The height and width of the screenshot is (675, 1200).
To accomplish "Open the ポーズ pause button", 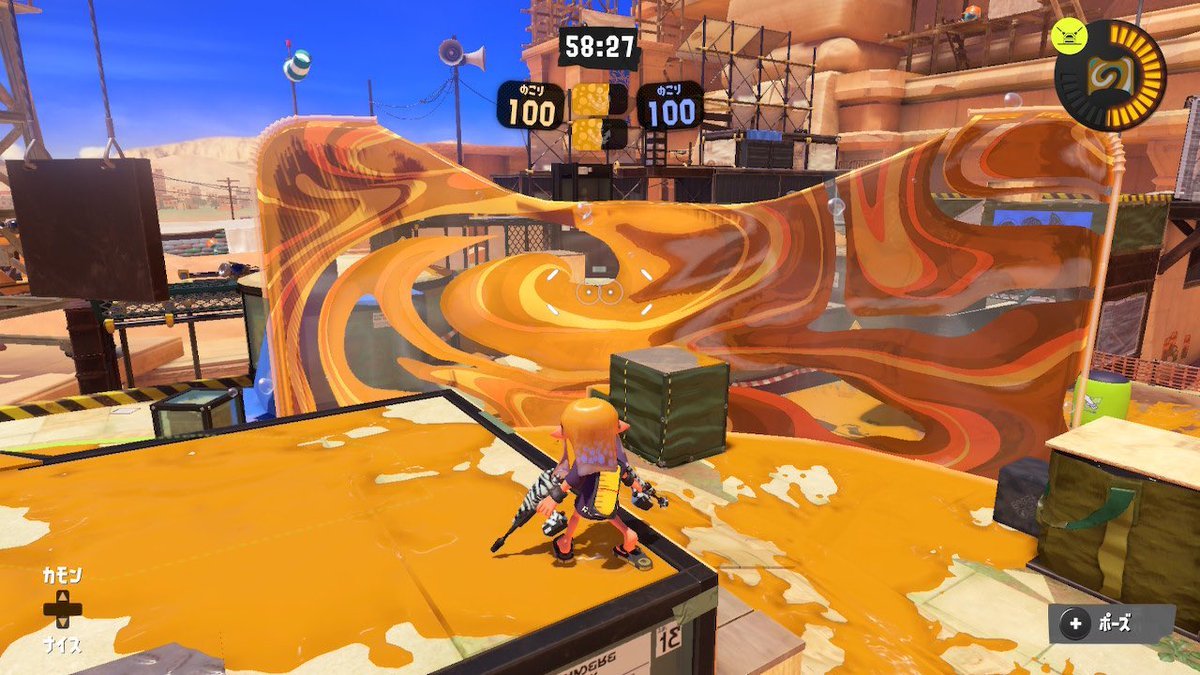I will pyautogui.click(x=1111, y=625).
